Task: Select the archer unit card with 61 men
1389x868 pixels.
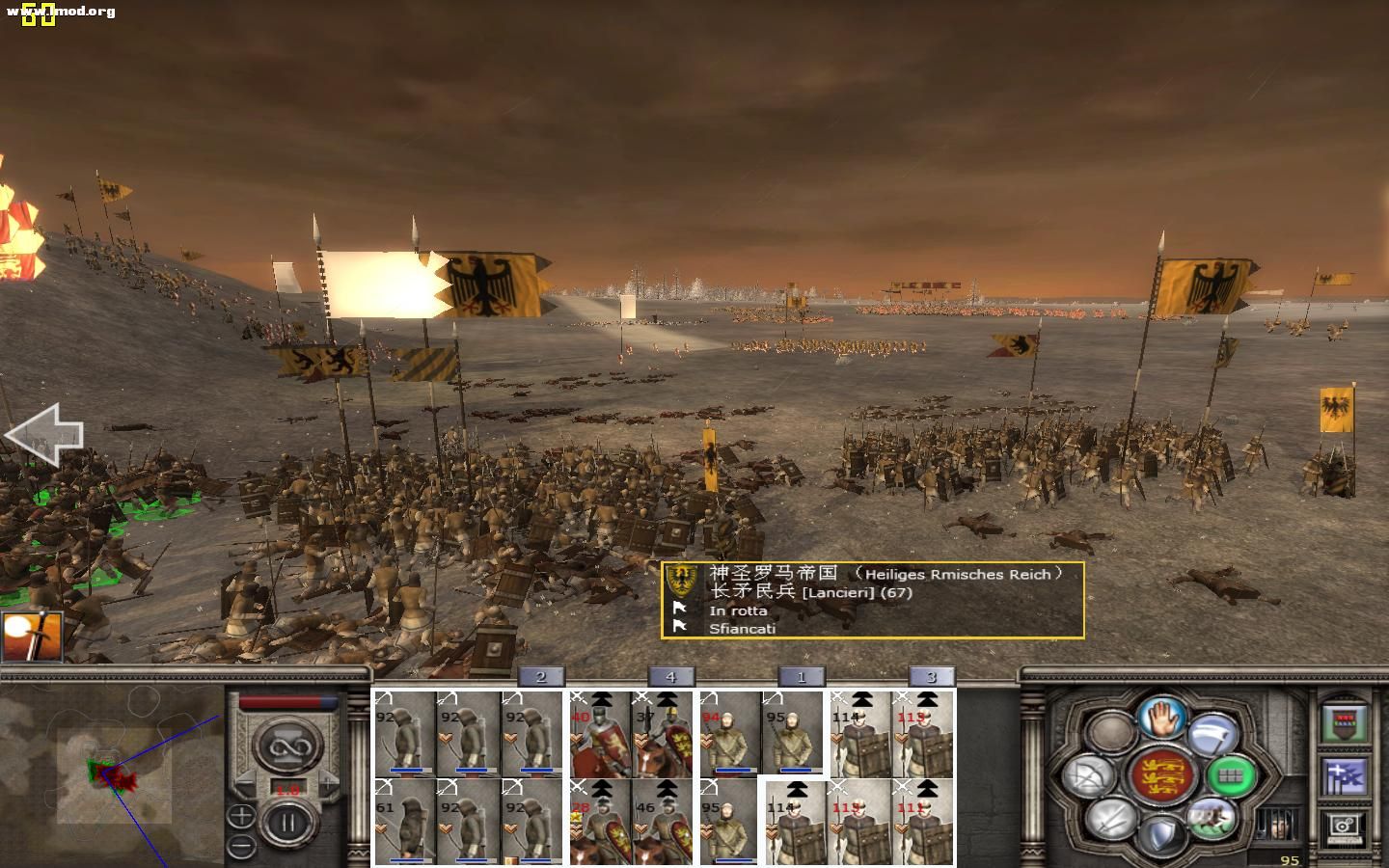Action: tap(404, 821)
